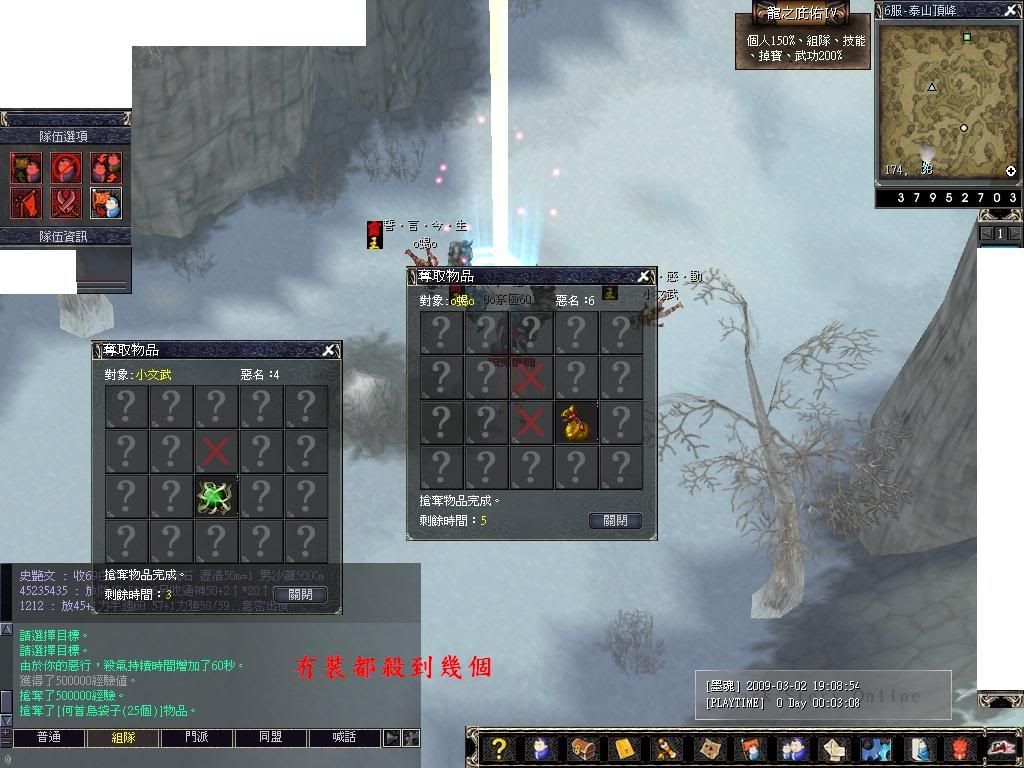Select the golden pouch loot slot
The height and width of the screenshot is (768, 1024).
[577, 423]
